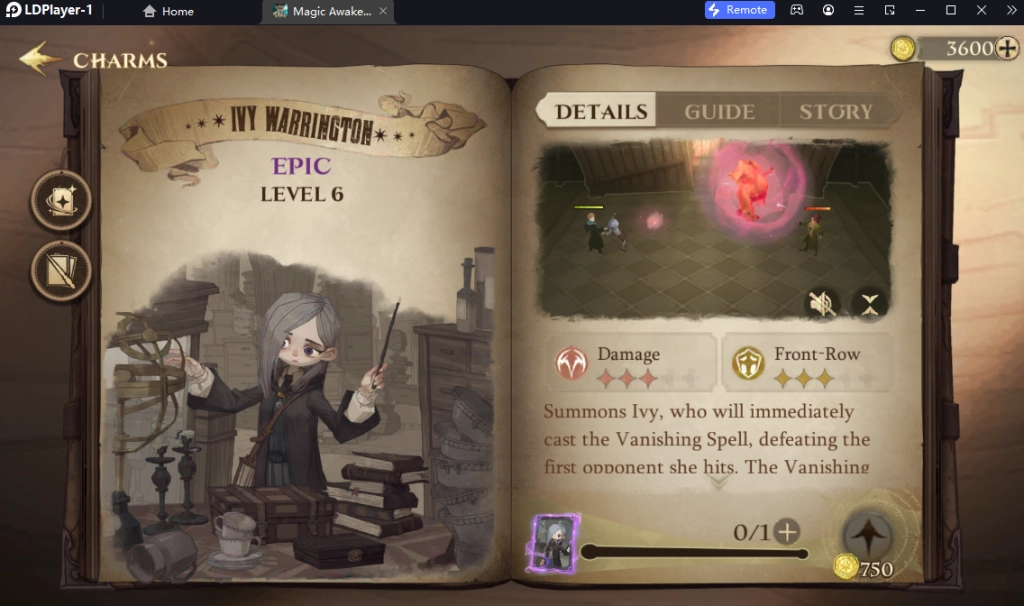1024x606 pixels.
Task: Add Ivy cards with the plus button
Action: tap(788, 532)
